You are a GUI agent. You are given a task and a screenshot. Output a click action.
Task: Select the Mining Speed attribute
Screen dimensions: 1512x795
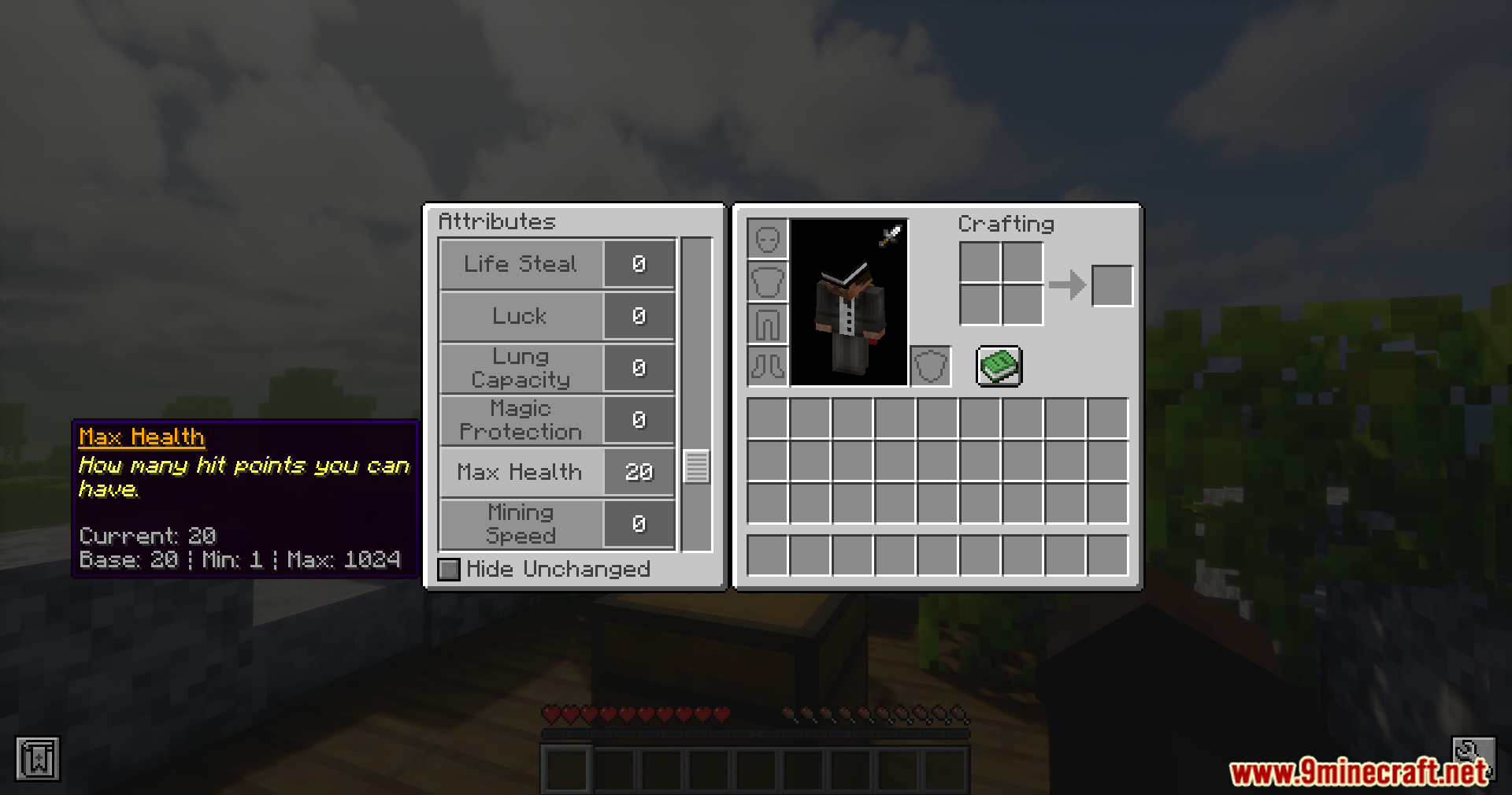[520, 523]
